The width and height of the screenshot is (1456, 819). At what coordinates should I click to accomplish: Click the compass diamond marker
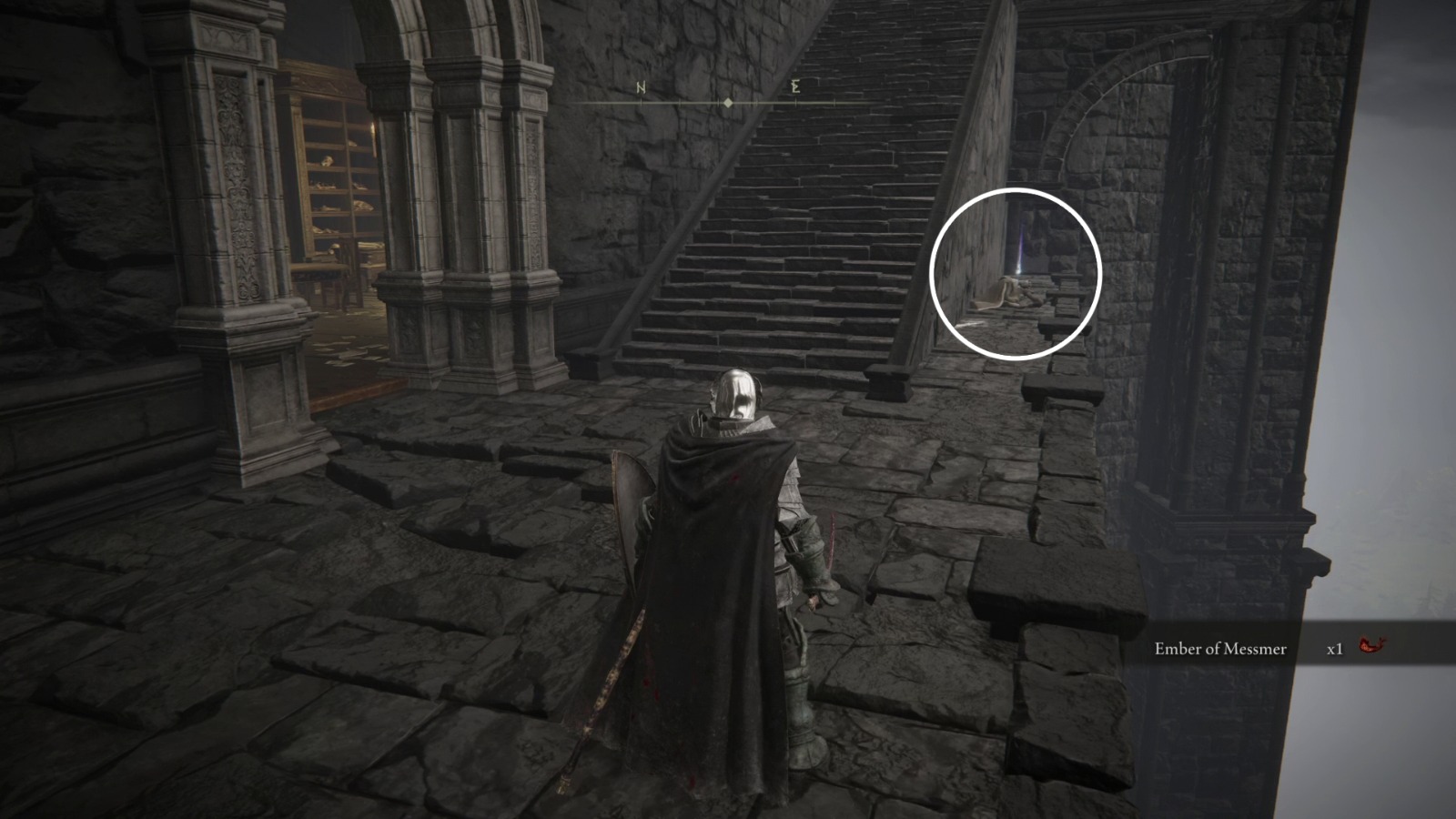pos(728,102)
